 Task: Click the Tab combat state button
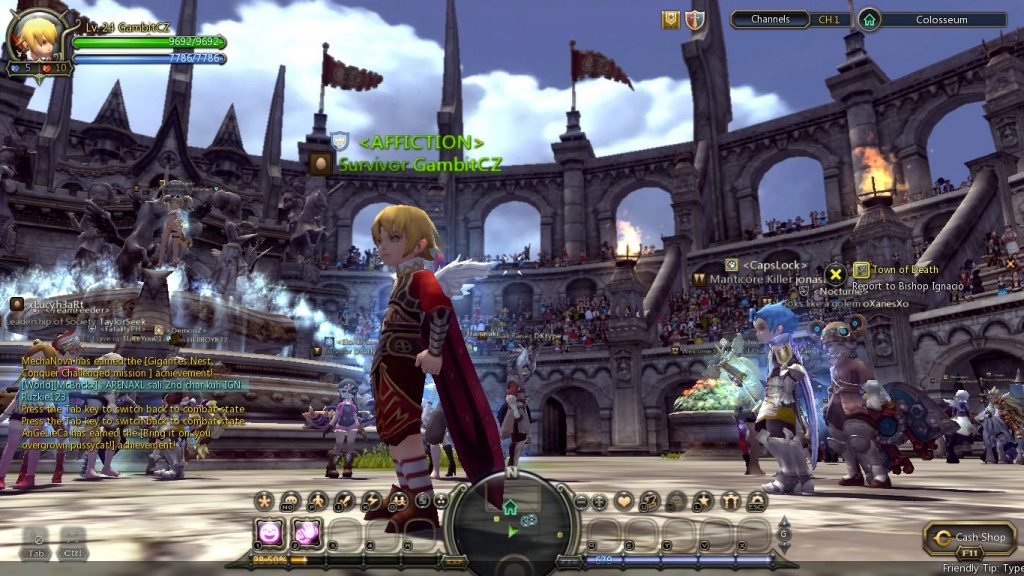36,541
